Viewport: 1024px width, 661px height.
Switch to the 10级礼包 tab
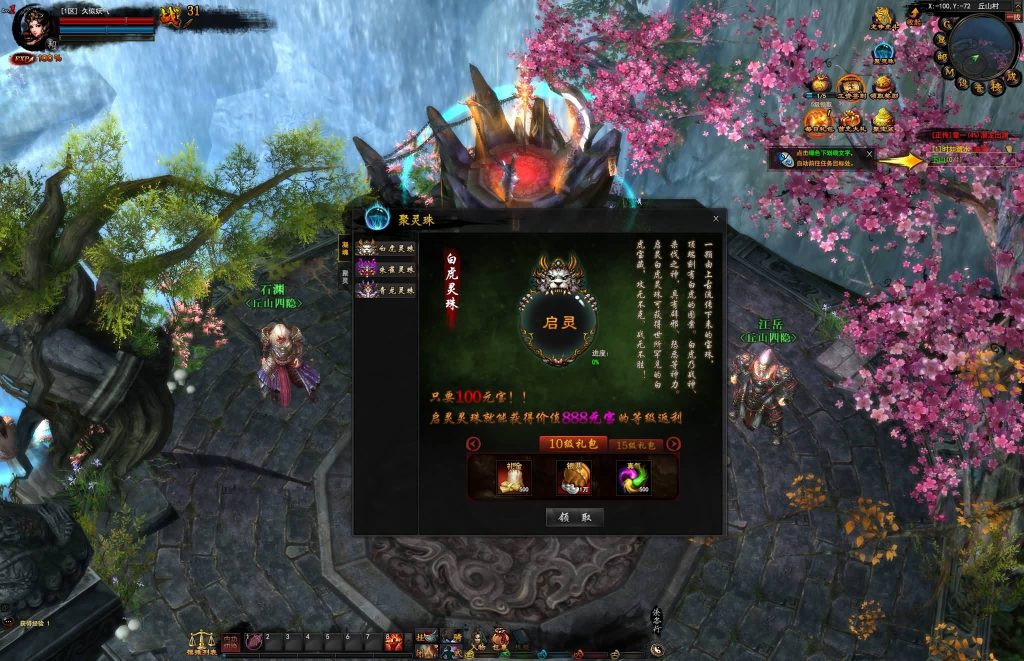[x=569, y=444]
